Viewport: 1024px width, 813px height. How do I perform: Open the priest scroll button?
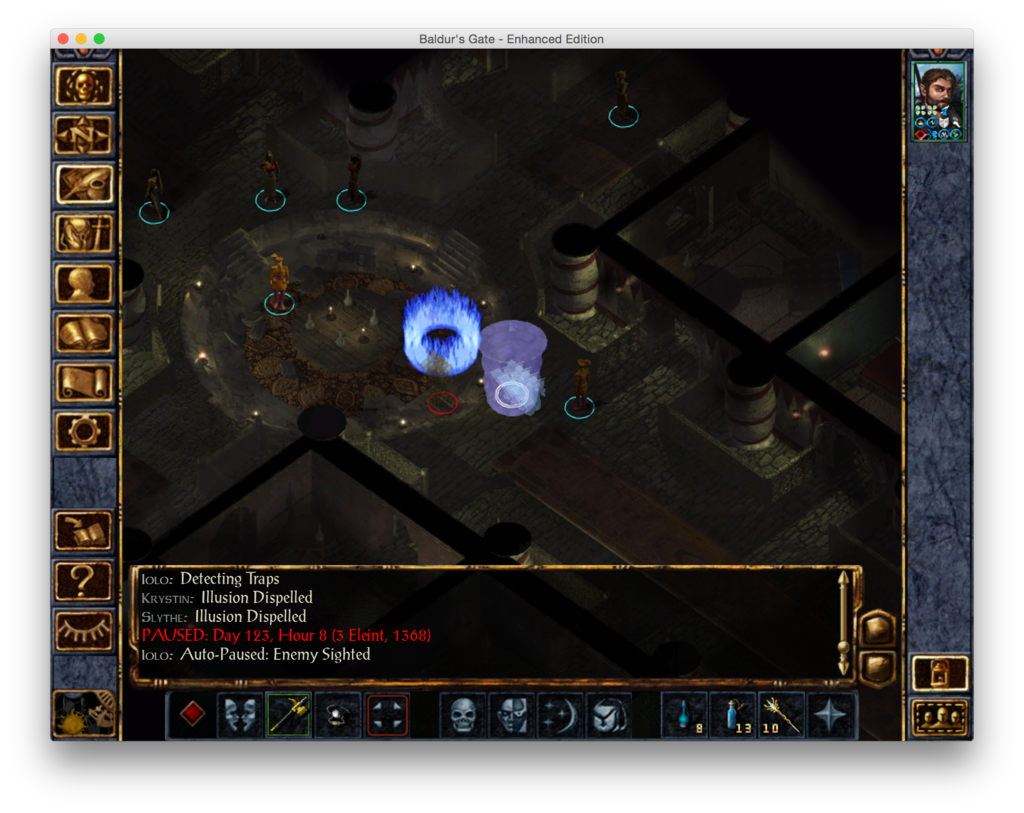[84, 383]
